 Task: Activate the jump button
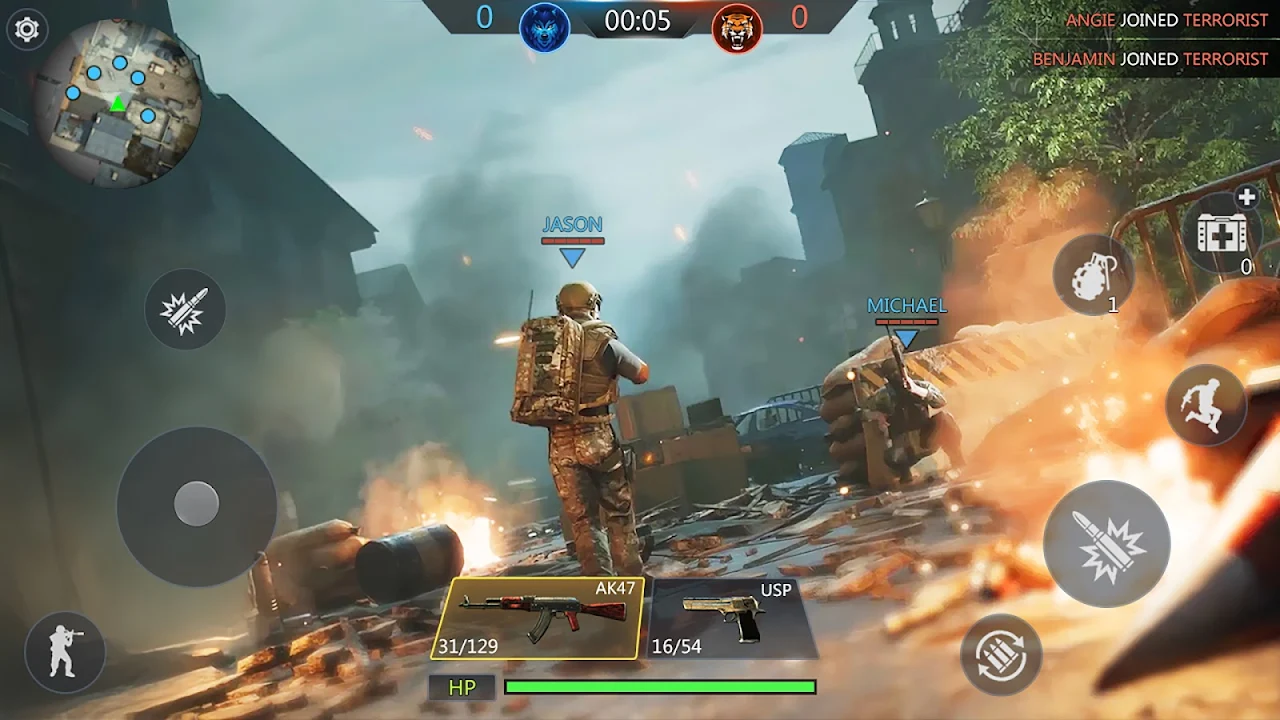[x=1205, y=404]
